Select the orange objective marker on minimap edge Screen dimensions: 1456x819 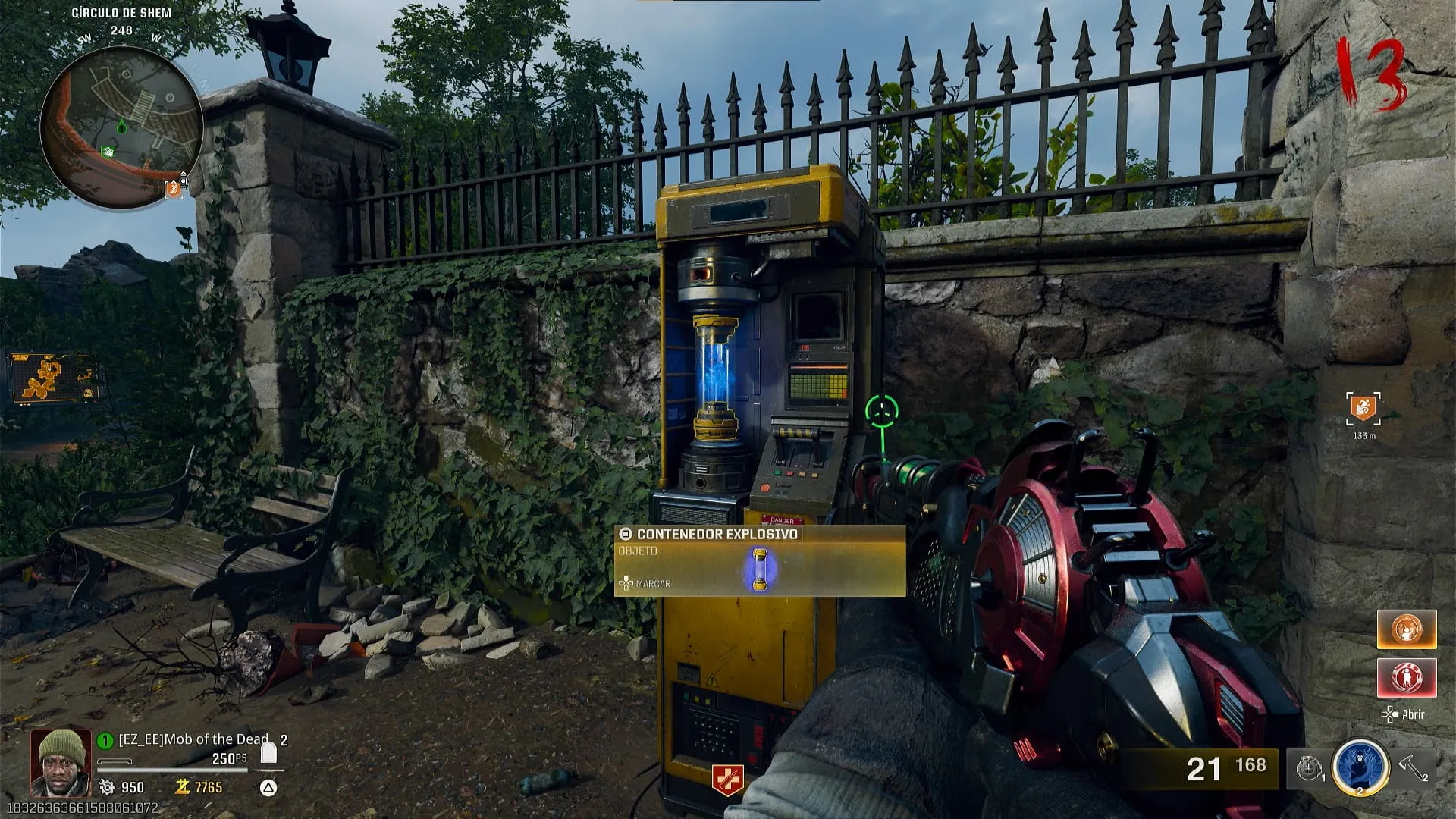[x=174, y=188]
